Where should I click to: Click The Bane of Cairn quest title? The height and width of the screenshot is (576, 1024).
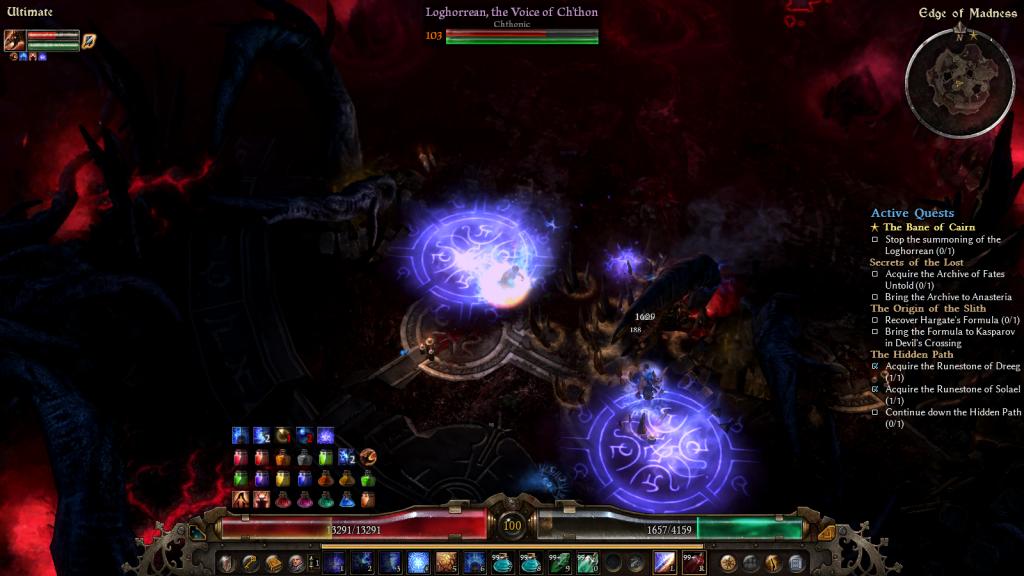pyautogui.click(x=928, y=227)
